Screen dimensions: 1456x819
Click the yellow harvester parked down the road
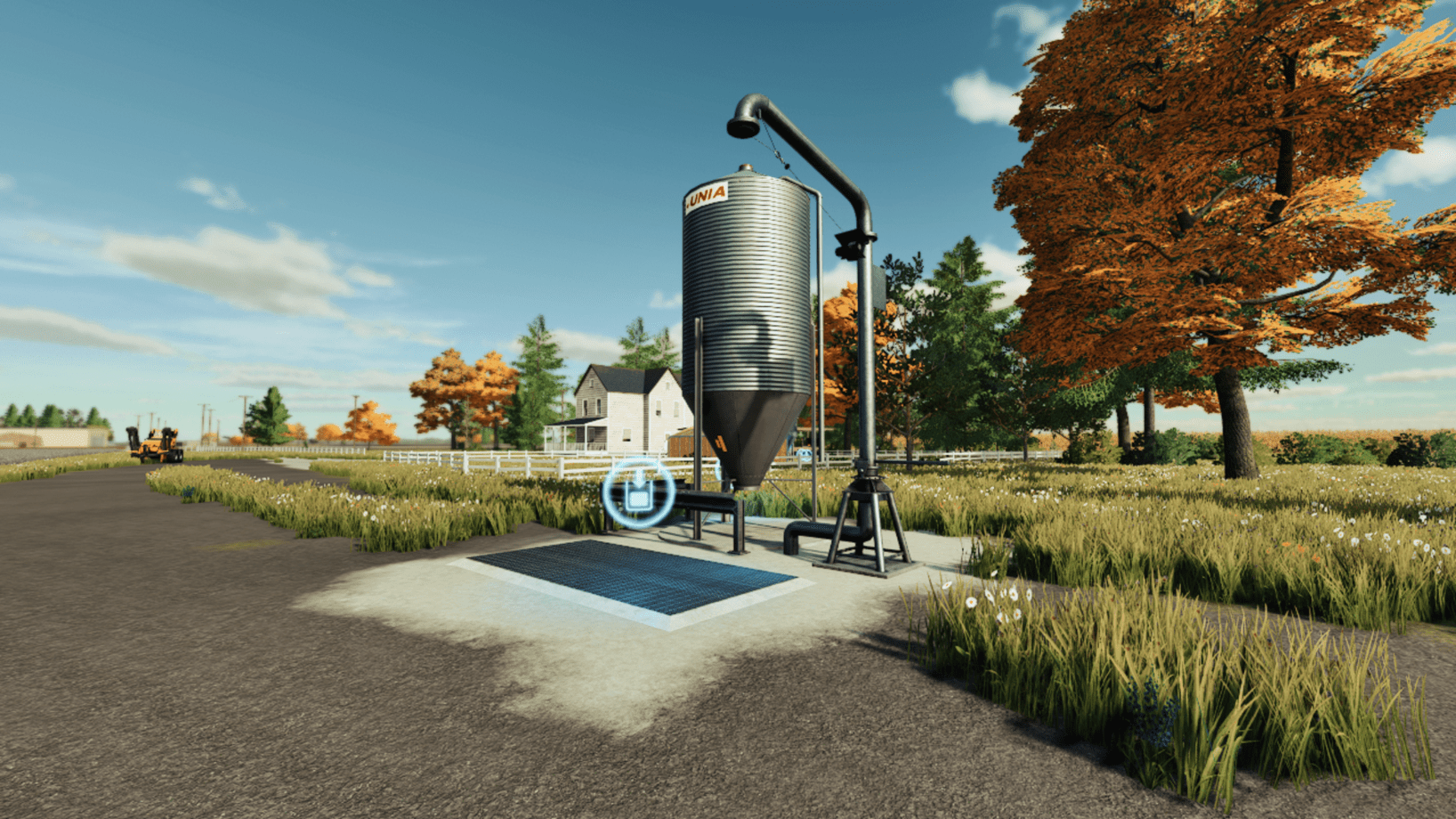click(157, 445)
